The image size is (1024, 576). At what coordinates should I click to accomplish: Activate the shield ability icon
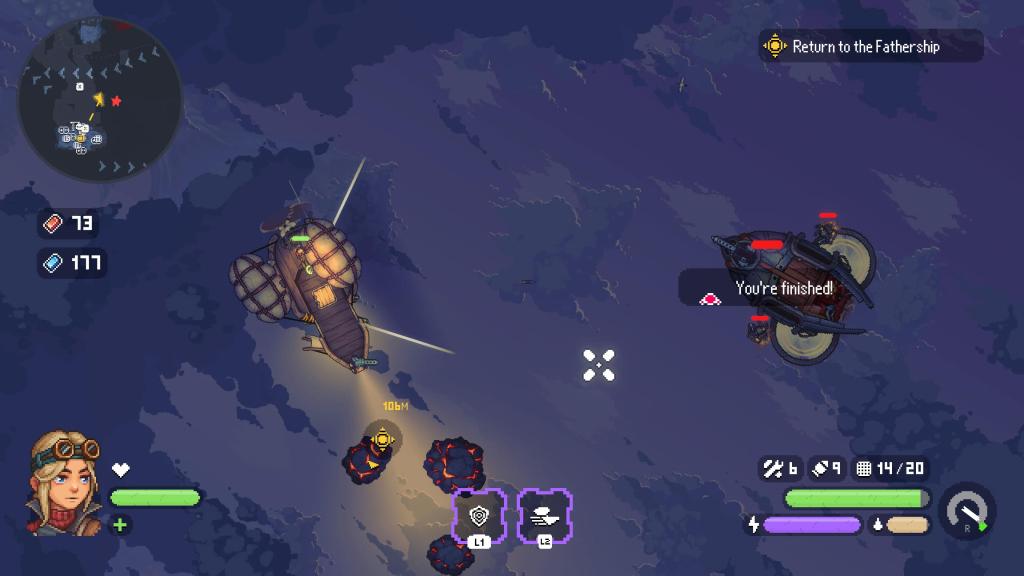point(479,515)
